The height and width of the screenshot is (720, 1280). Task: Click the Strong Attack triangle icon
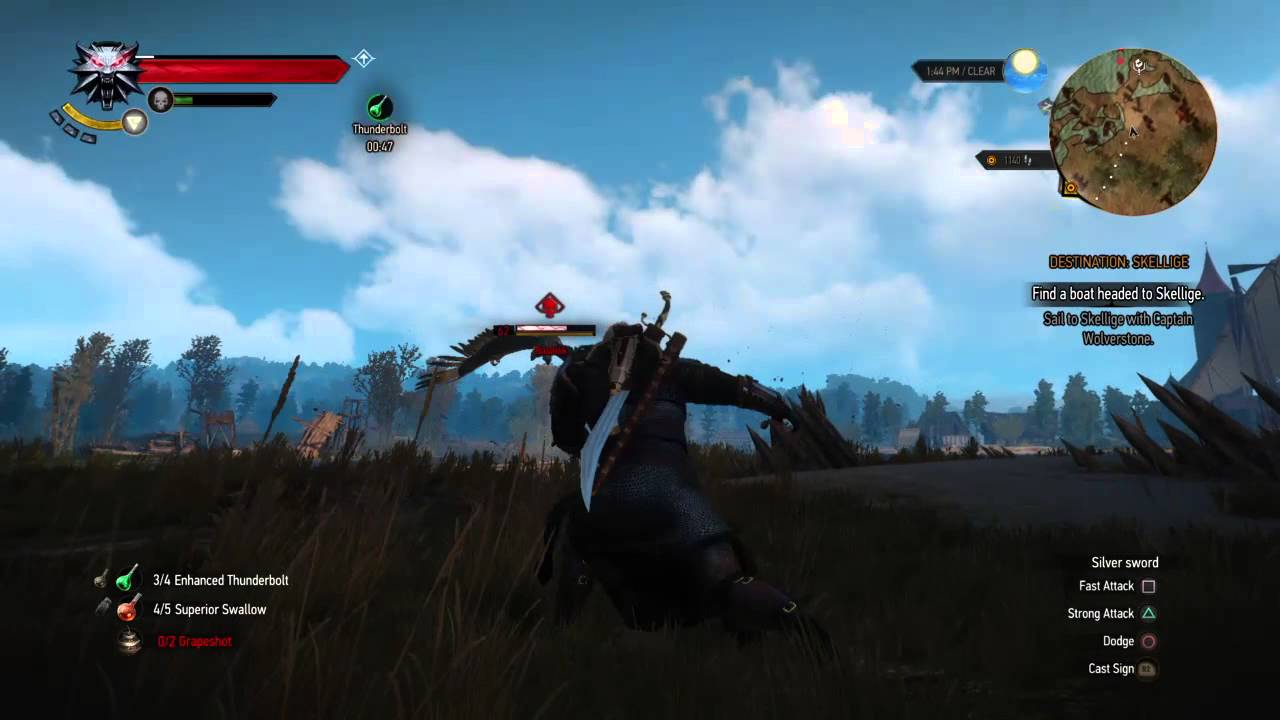point(1148,613)
